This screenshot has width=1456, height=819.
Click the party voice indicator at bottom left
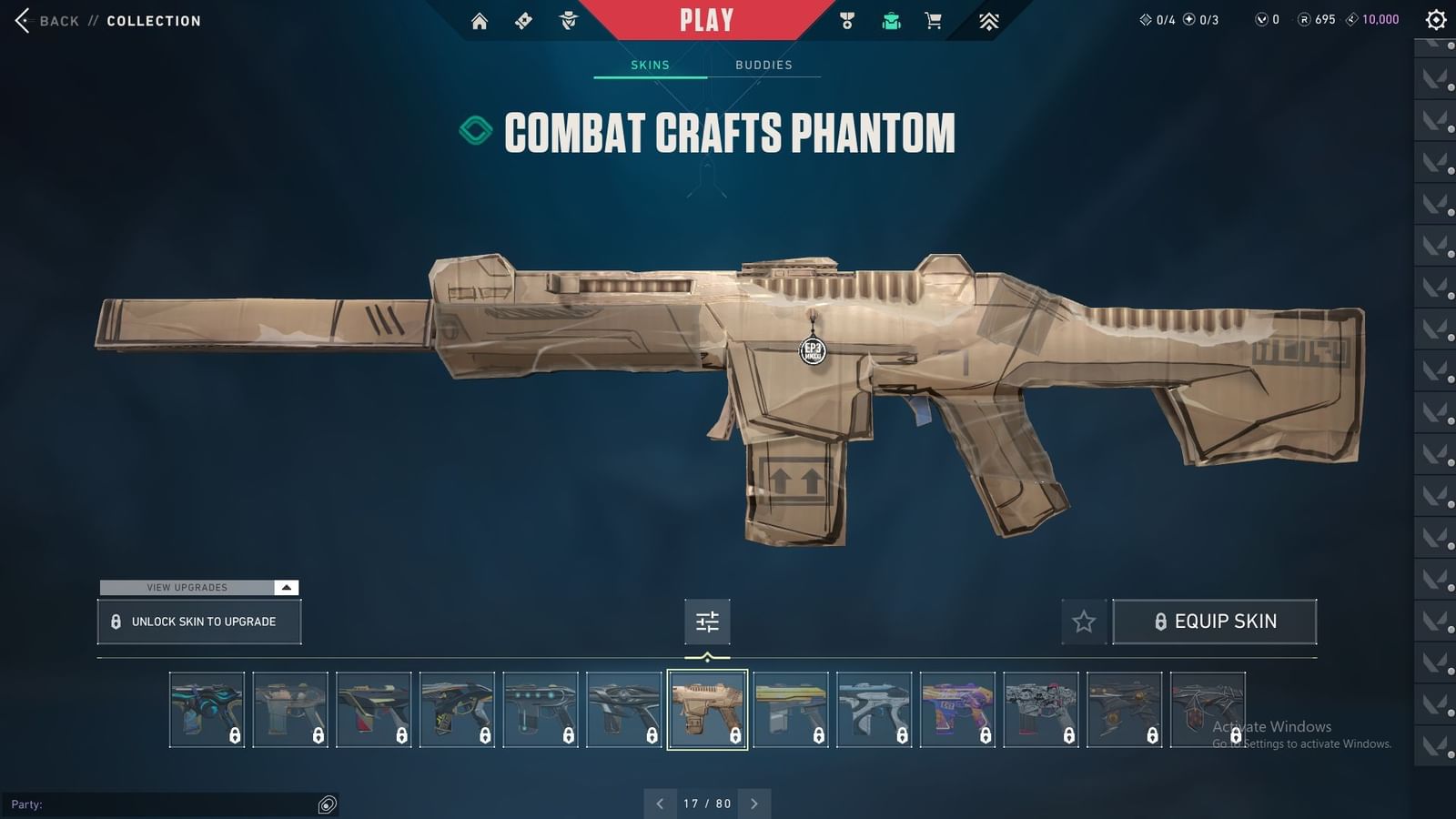pyautogui.click(x=327, y=804)
